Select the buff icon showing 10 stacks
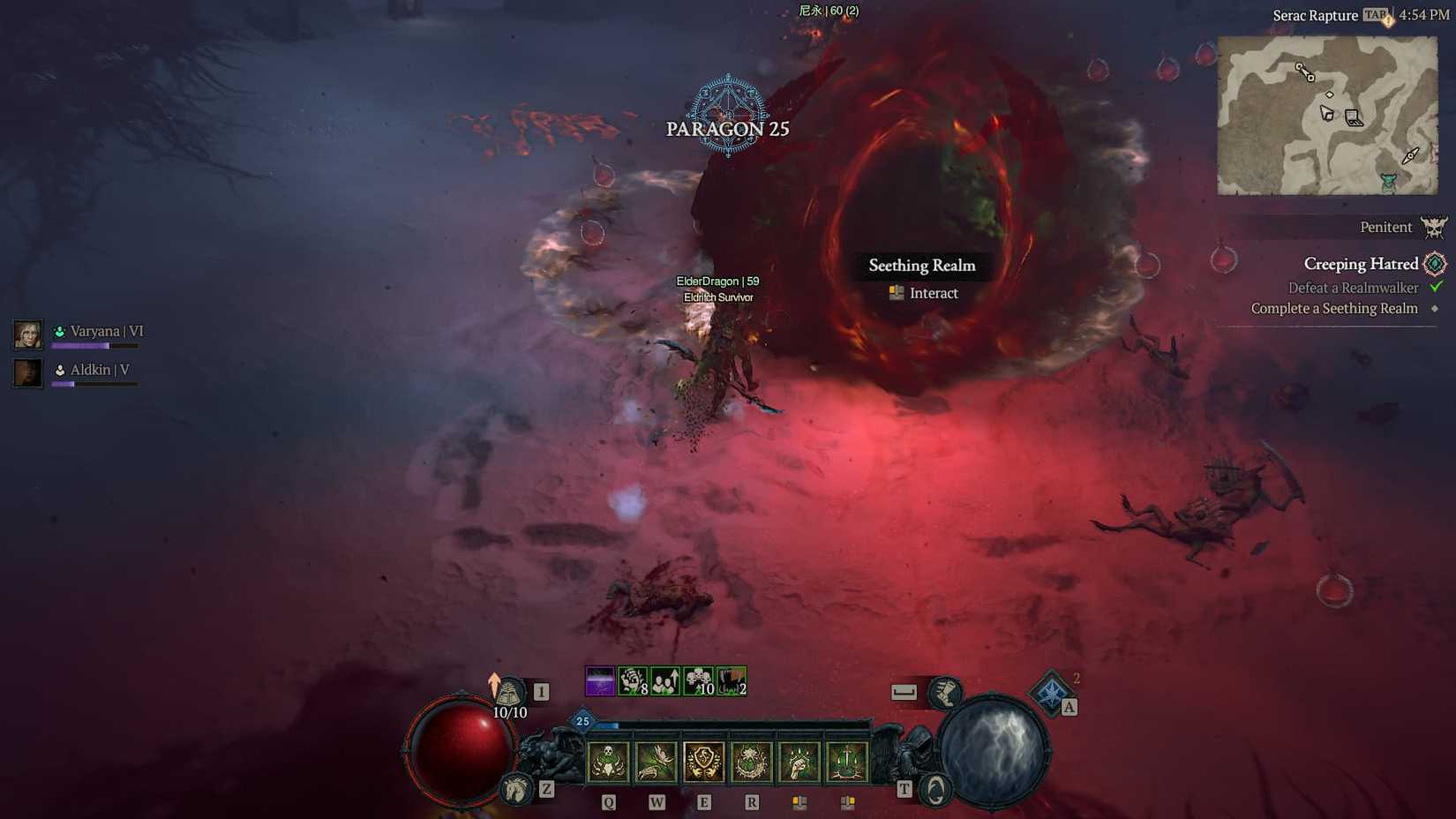This screenshot has height=819, width=1456. (x=699, y=681)
